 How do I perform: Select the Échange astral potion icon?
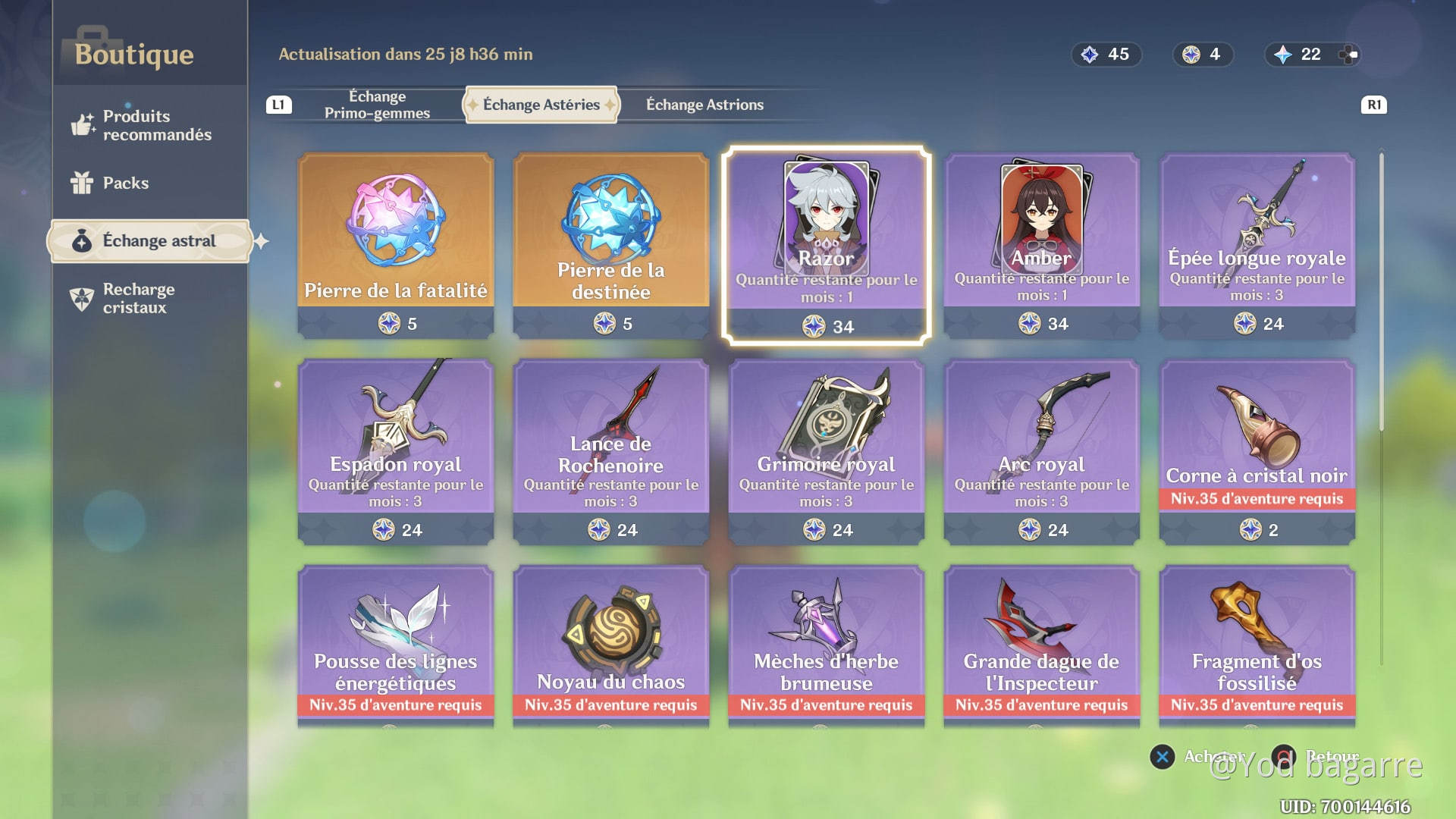point(83,240)
